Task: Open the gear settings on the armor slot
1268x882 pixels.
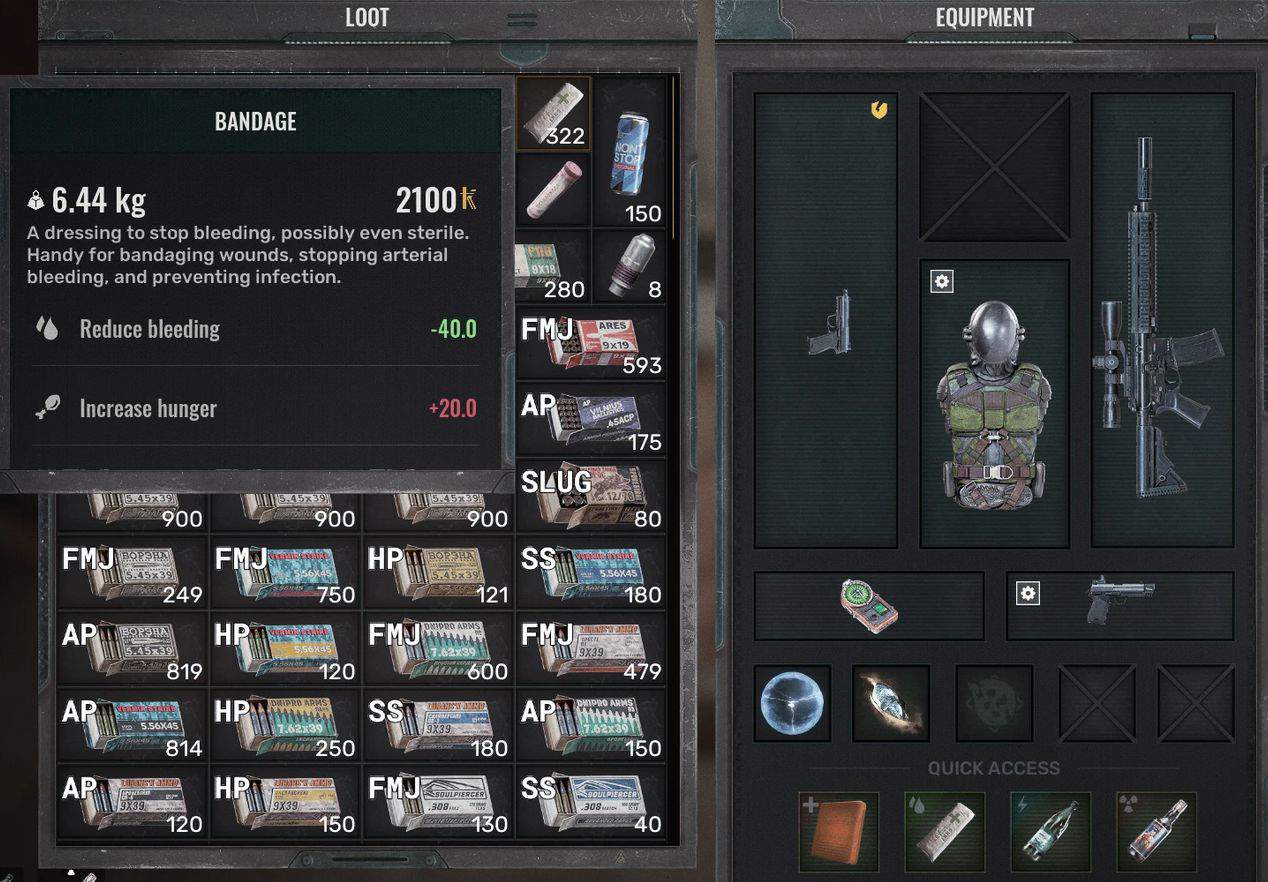Action: [942, 282]
